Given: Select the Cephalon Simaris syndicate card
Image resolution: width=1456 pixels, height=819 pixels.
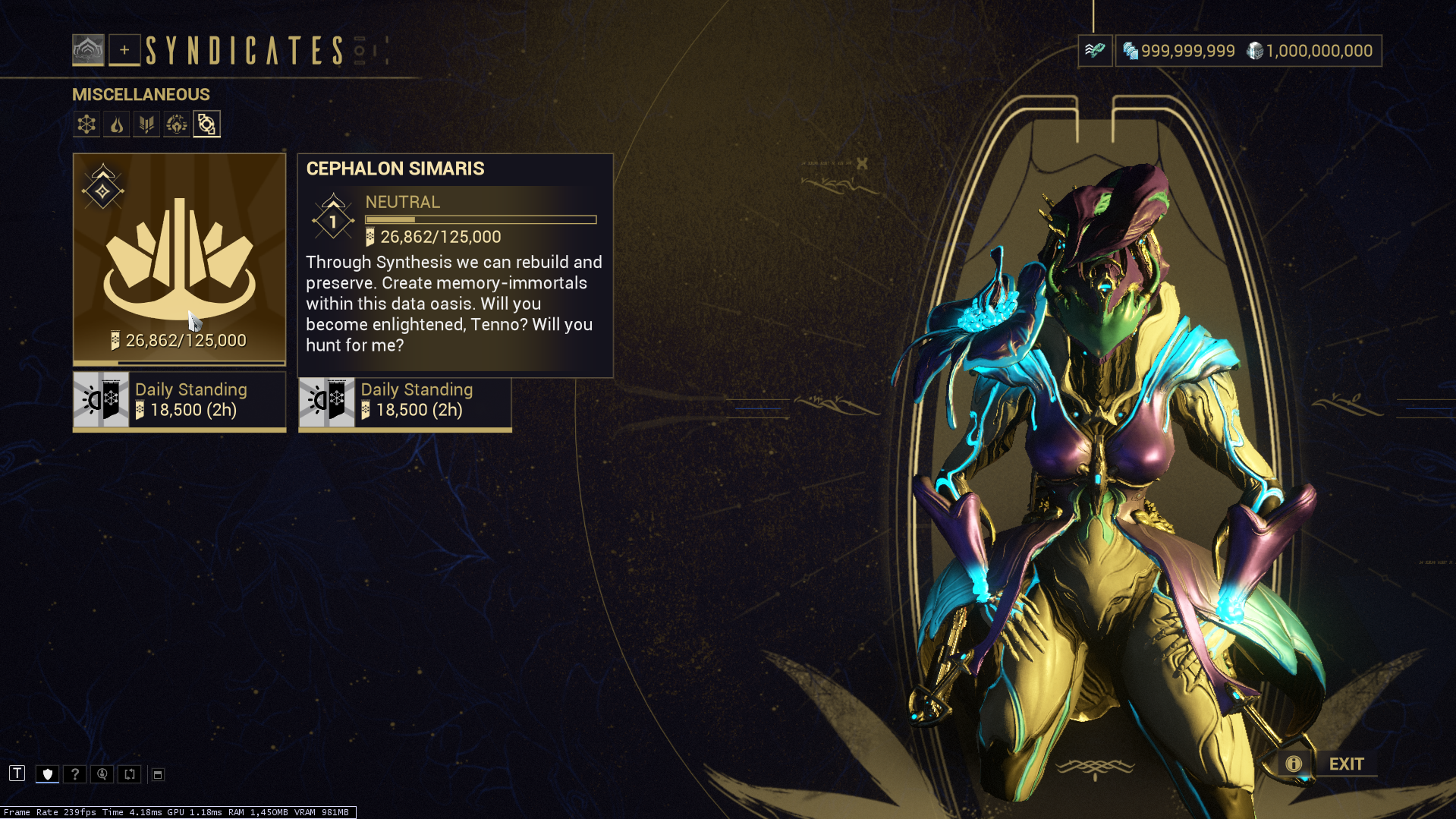Looking at the screenshot, I should click(179, 258).
